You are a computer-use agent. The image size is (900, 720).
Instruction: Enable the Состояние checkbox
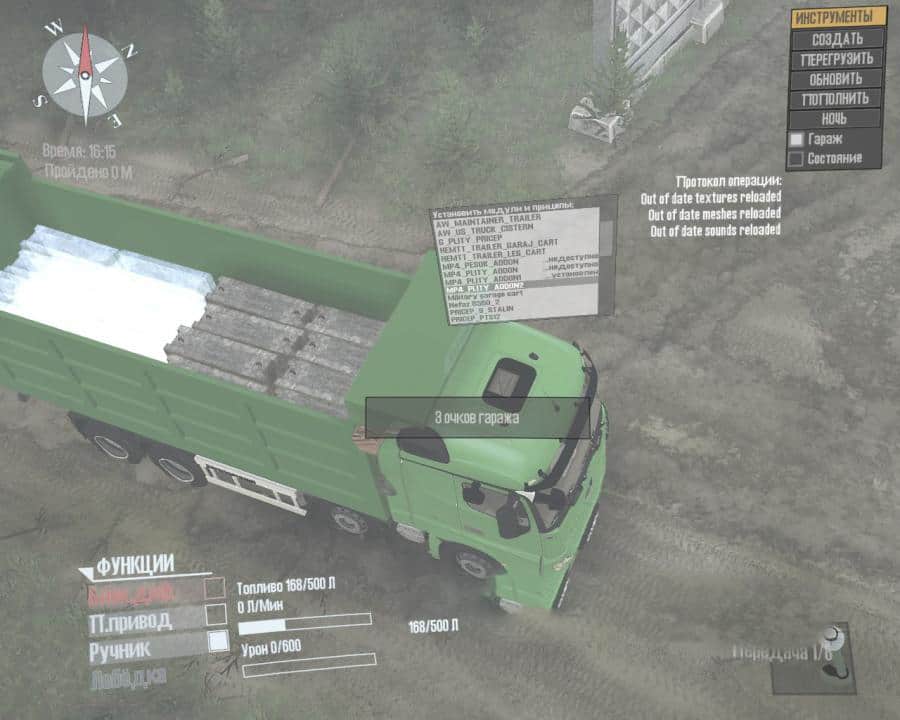[x=797, y=158]
